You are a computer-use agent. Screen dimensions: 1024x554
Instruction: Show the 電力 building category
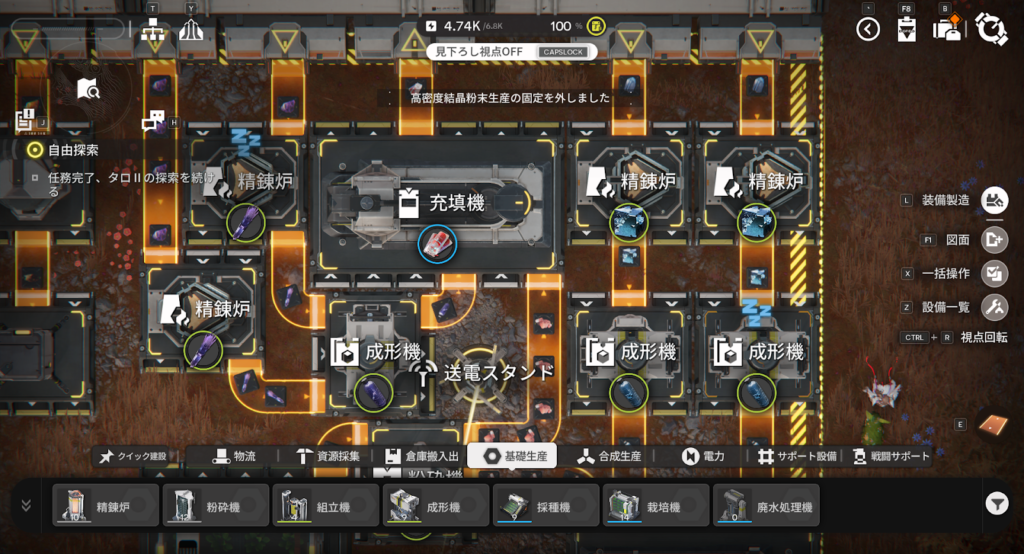coord(703,456)
